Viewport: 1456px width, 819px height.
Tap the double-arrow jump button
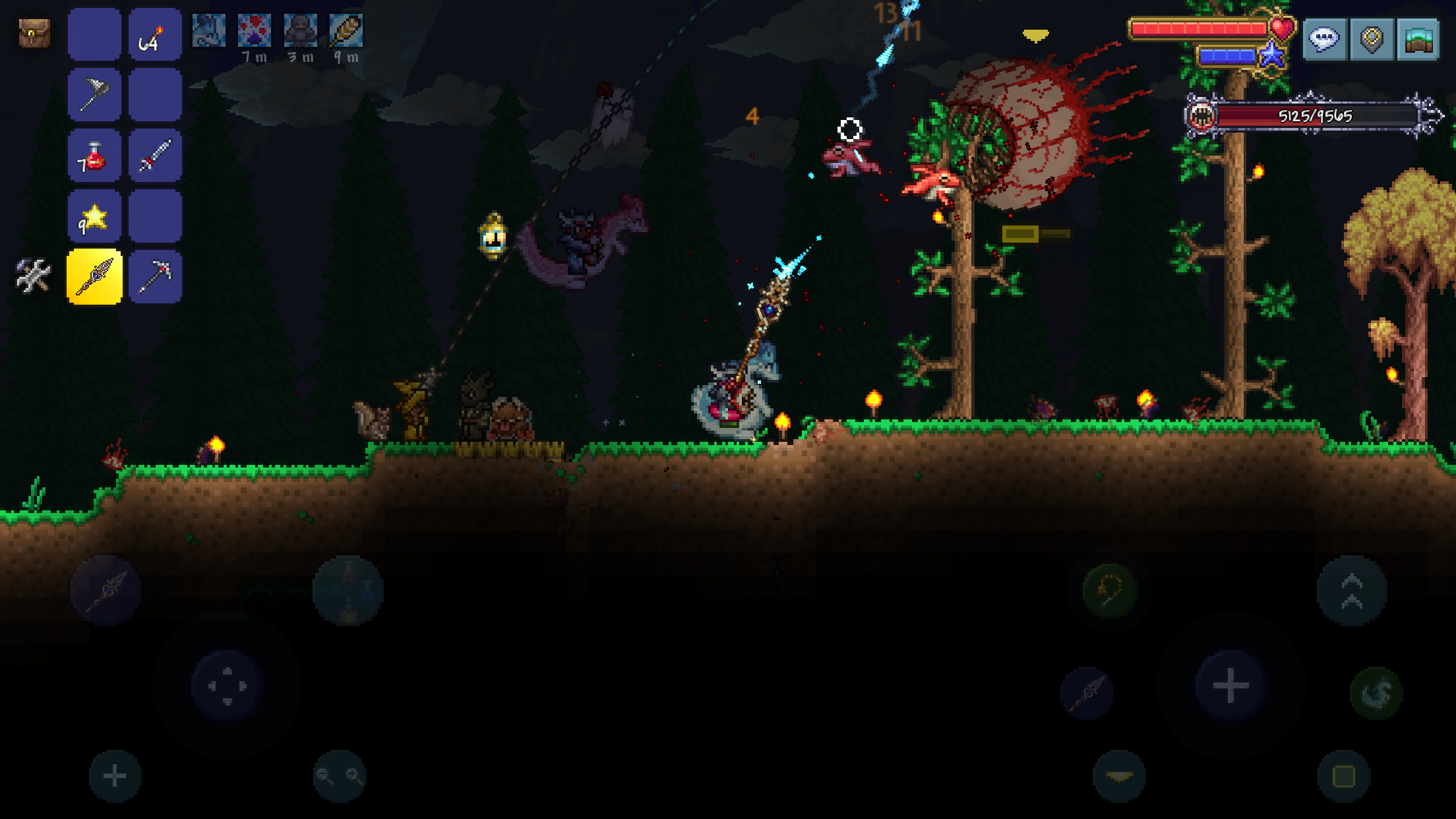[x=1352, y=591]
